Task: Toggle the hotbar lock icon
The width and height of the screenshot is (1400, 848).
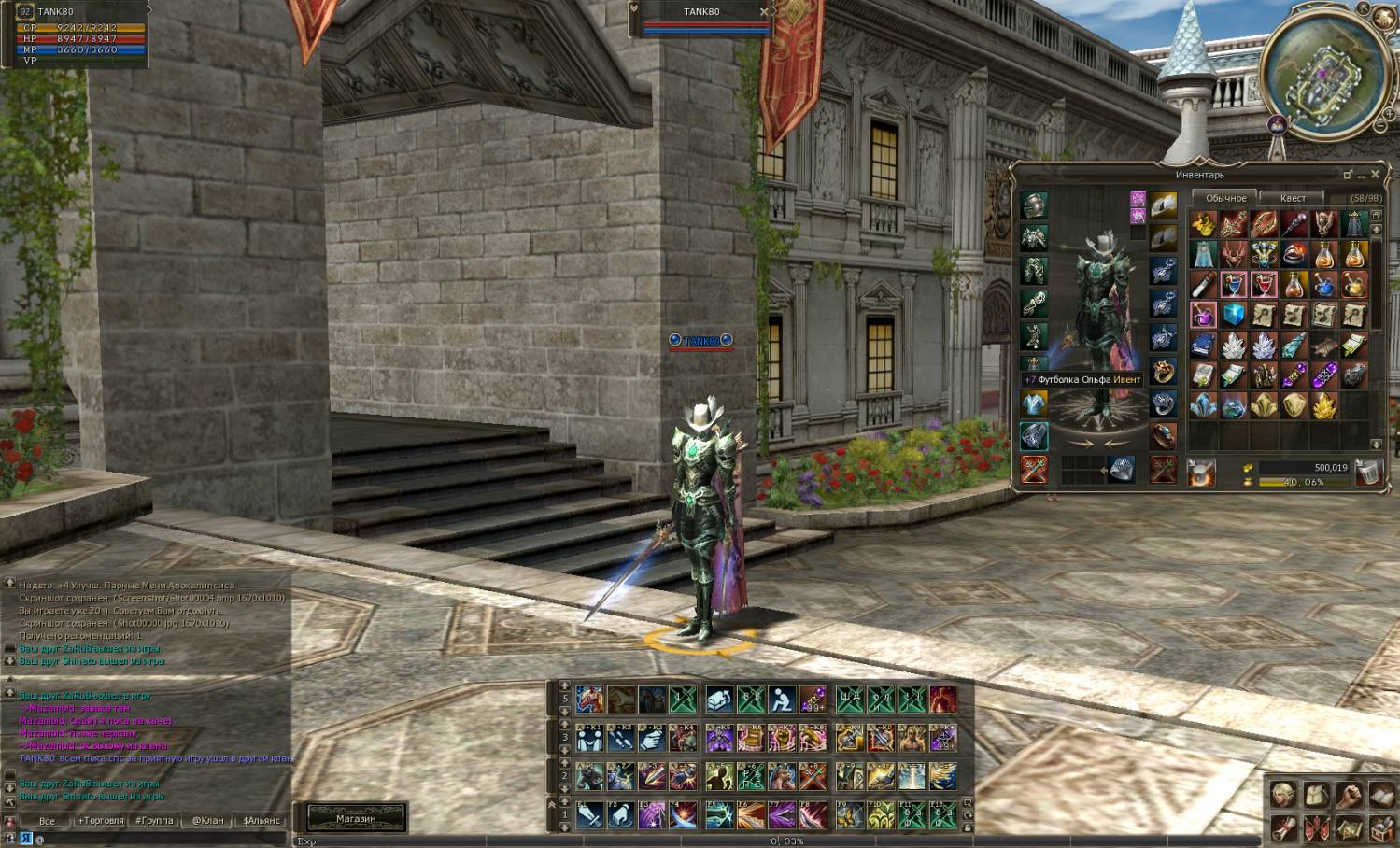Action: pos(968,827)
